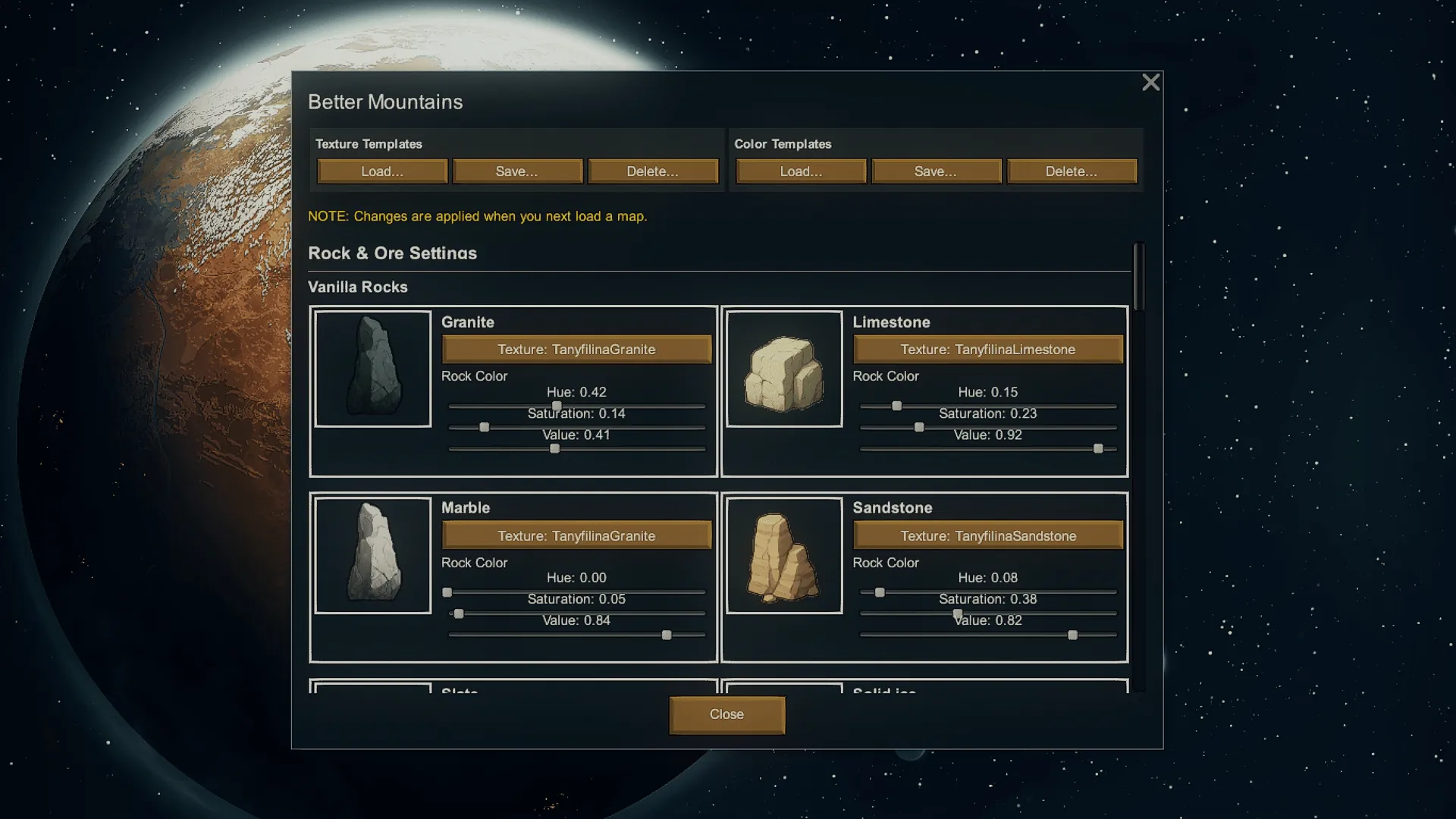Adjust the Limestone value slider
The width and height of the screenshot is (1456, 819).
(1098, 449)
